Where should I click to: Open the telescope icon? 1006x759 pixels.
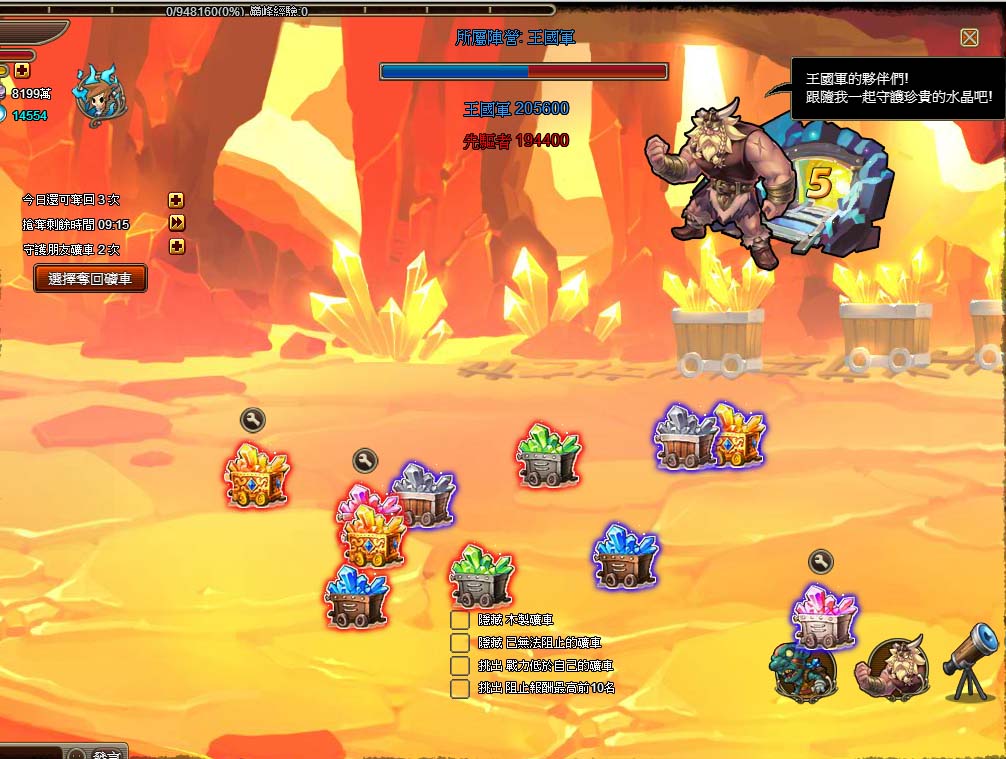[971, 663]
